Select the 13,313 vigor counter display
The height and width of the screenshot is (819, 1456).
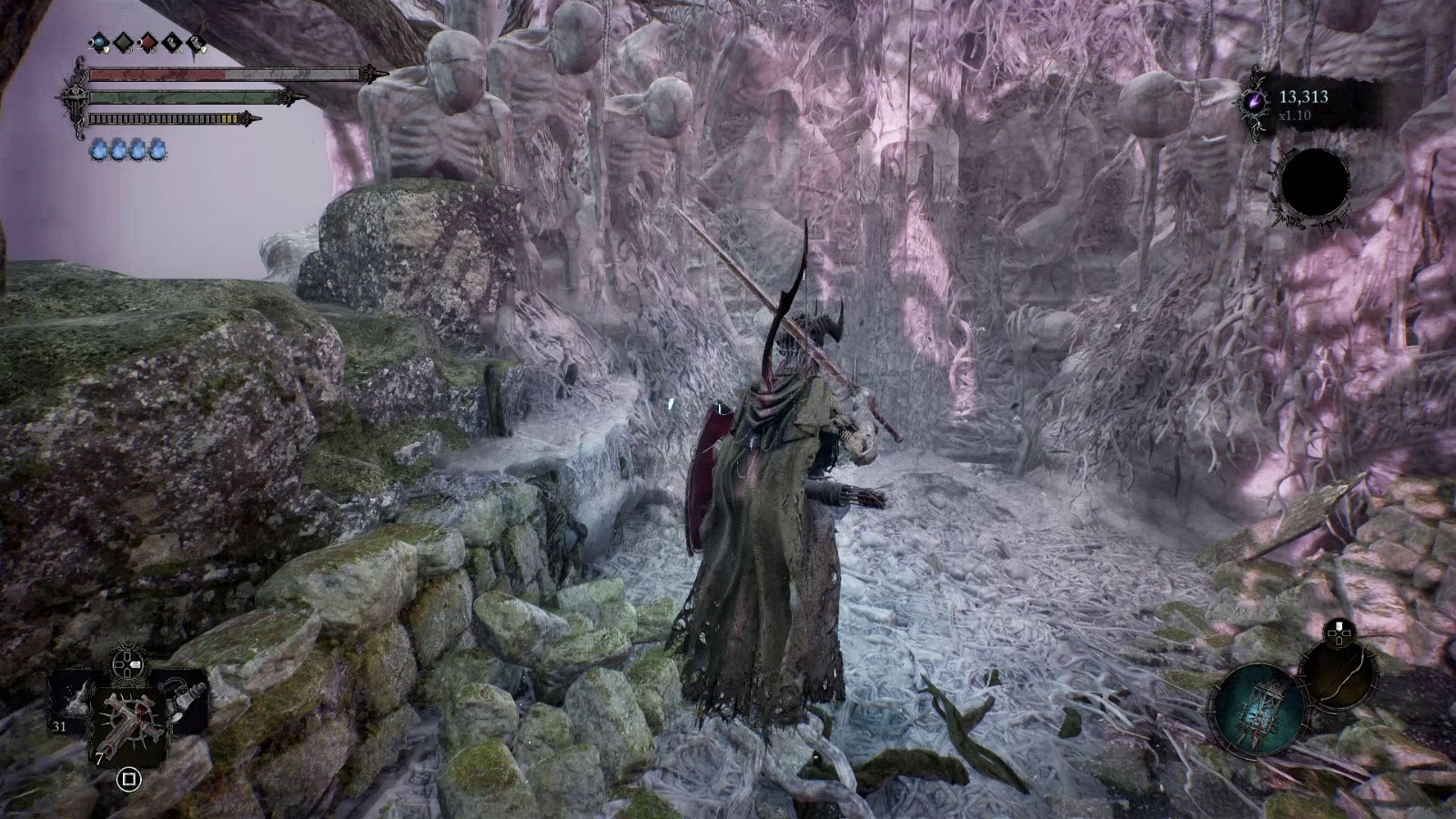click(x=1304, y=98)
